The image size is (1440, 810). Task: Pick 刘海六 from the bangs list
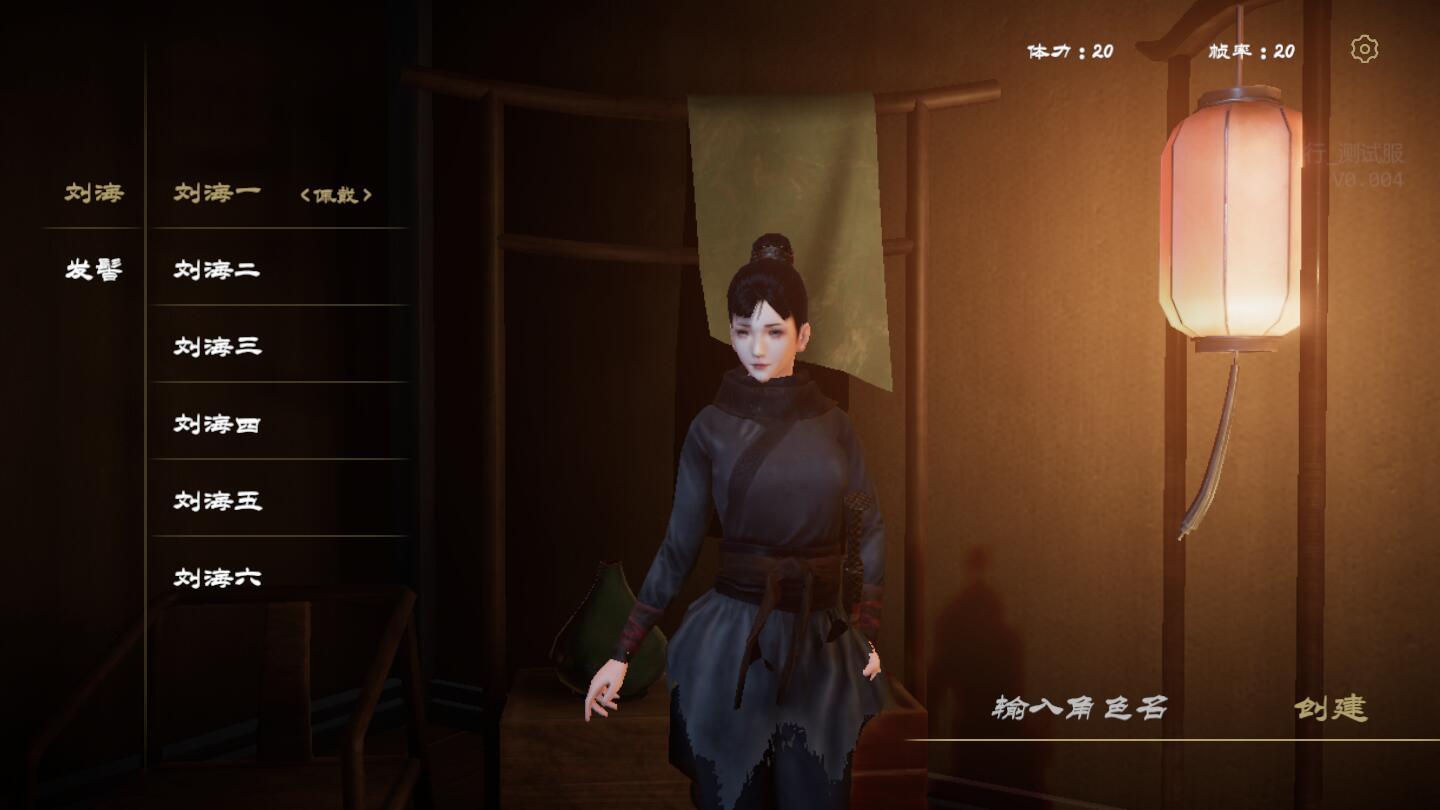click(x=218, y=577)
